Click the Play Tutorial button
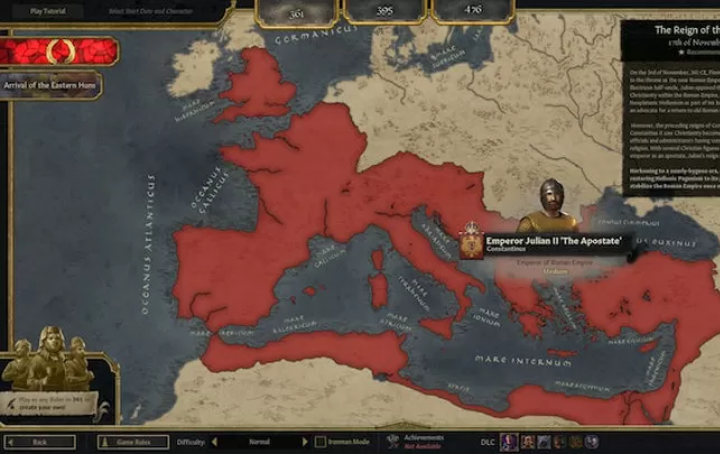 pyautogui.click(x=49, y=12)
